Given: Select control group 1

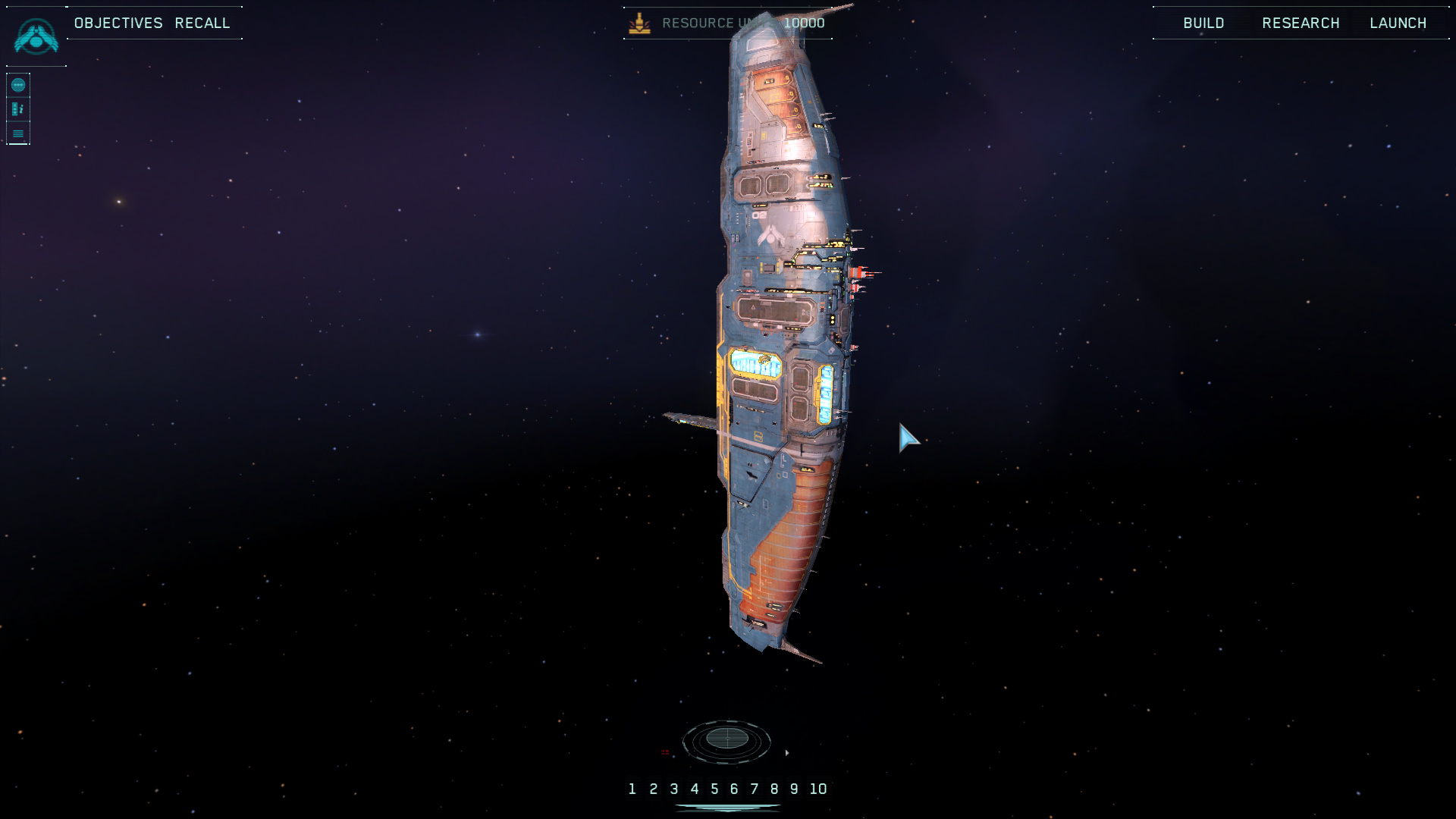Looking at the screenshot, I should click(632, 789).
